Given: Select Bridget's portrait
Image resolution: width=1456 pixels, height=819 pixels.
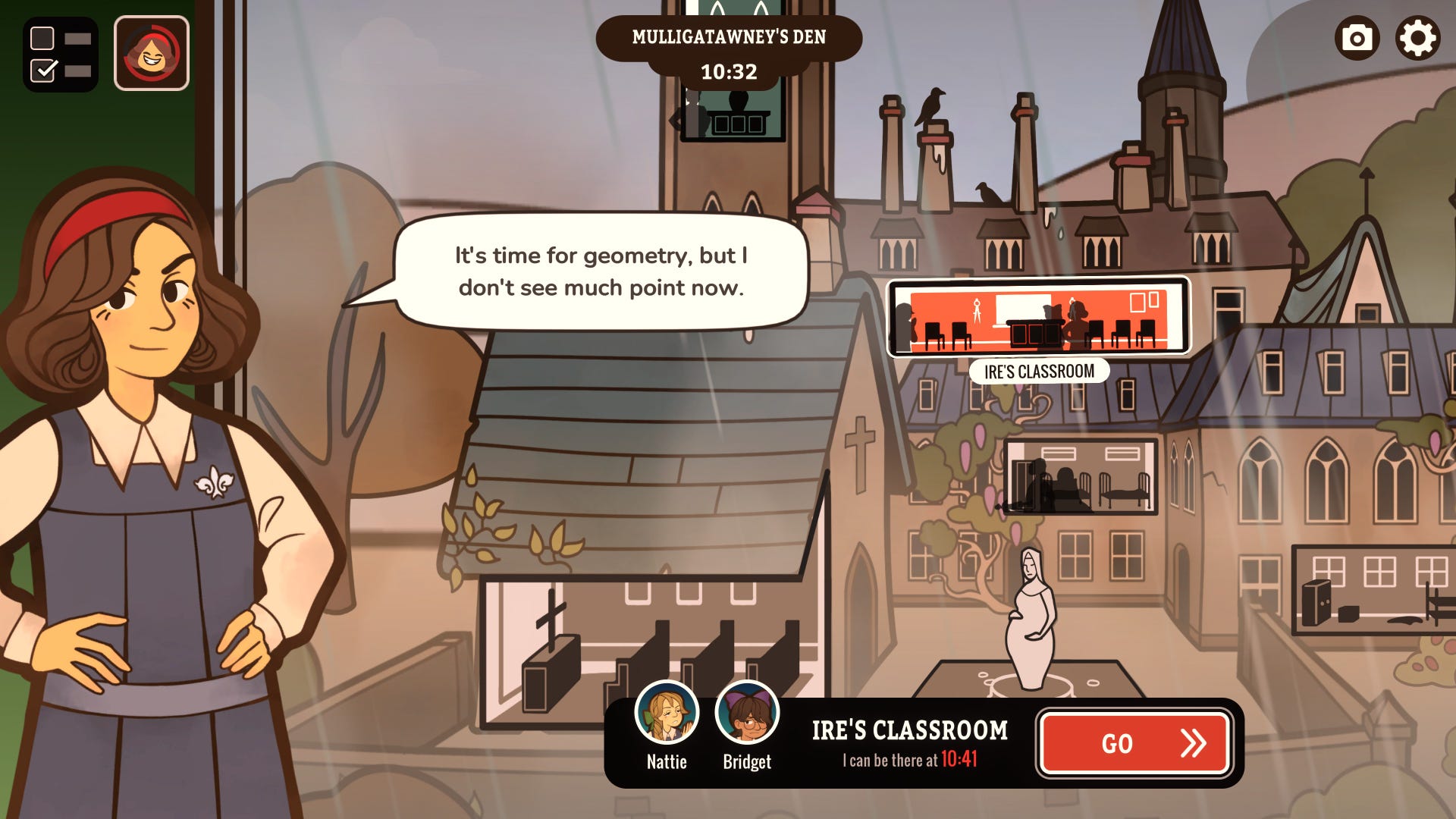Looking at the screenshot, I should point(747,714).
